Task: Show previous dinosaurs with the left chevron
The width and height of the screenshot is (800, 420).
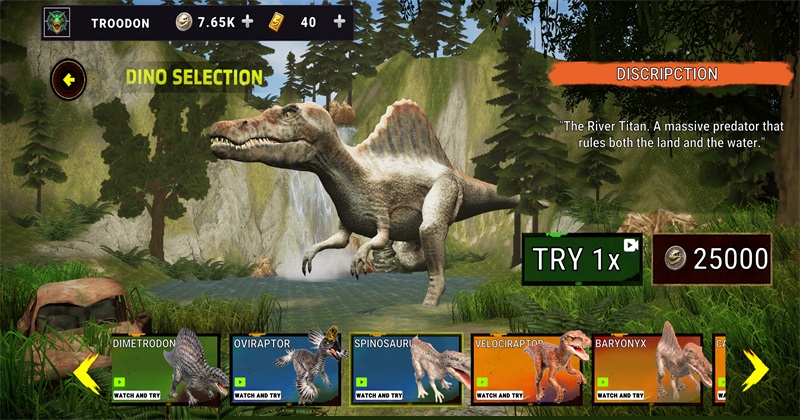Action: coord(87,372)
